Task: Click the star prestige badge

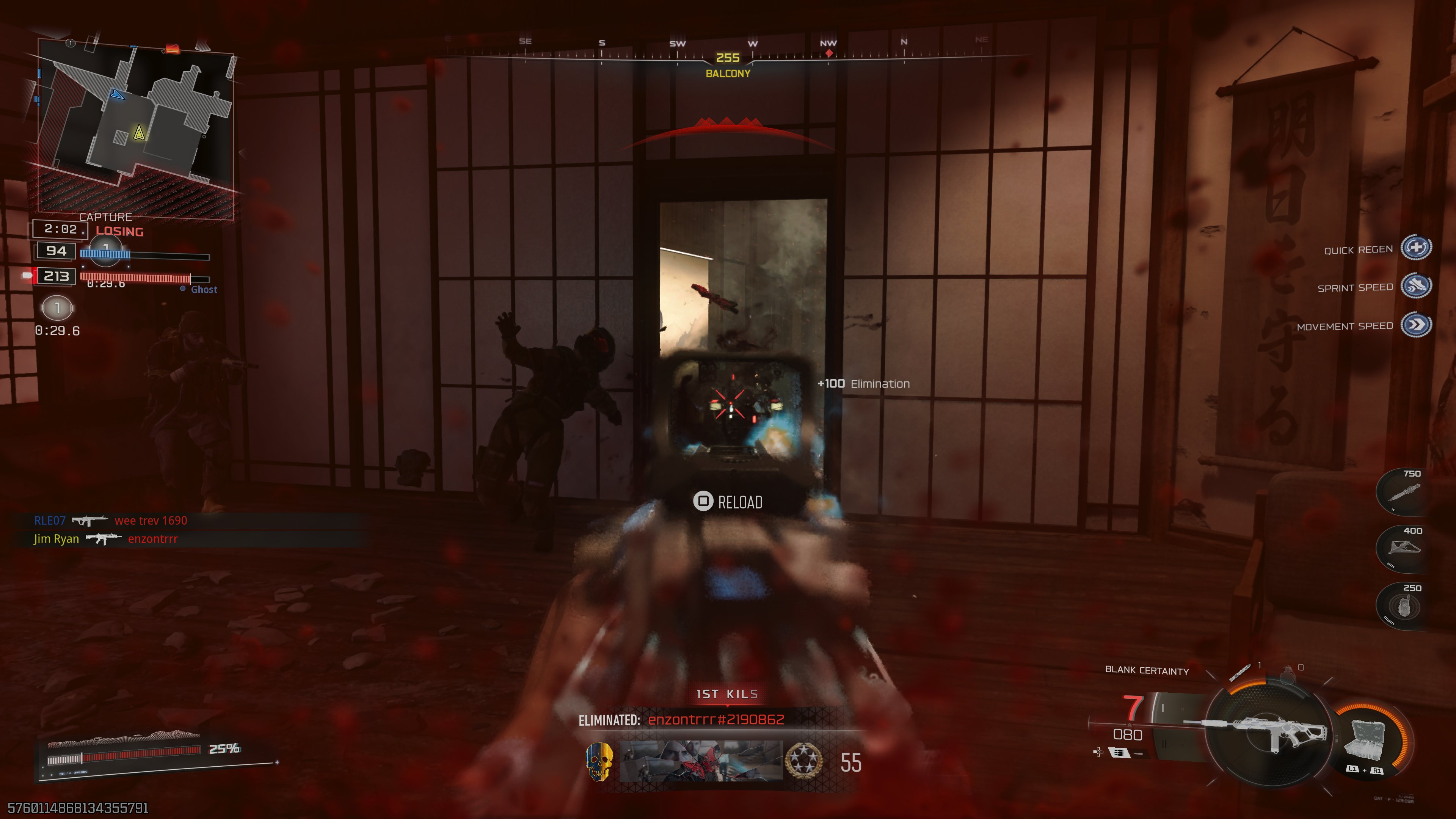Action: (x=803, y=761)
